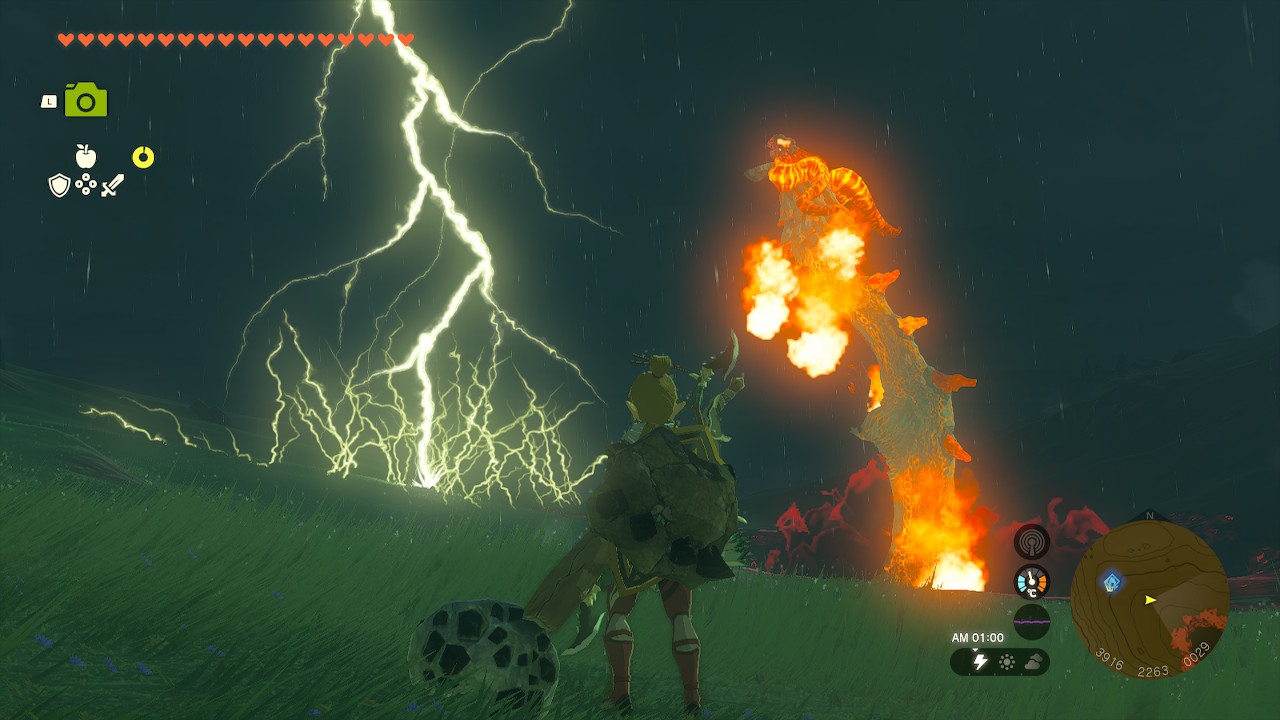Click the temperature gauge icon

[x=1032, y=582]
